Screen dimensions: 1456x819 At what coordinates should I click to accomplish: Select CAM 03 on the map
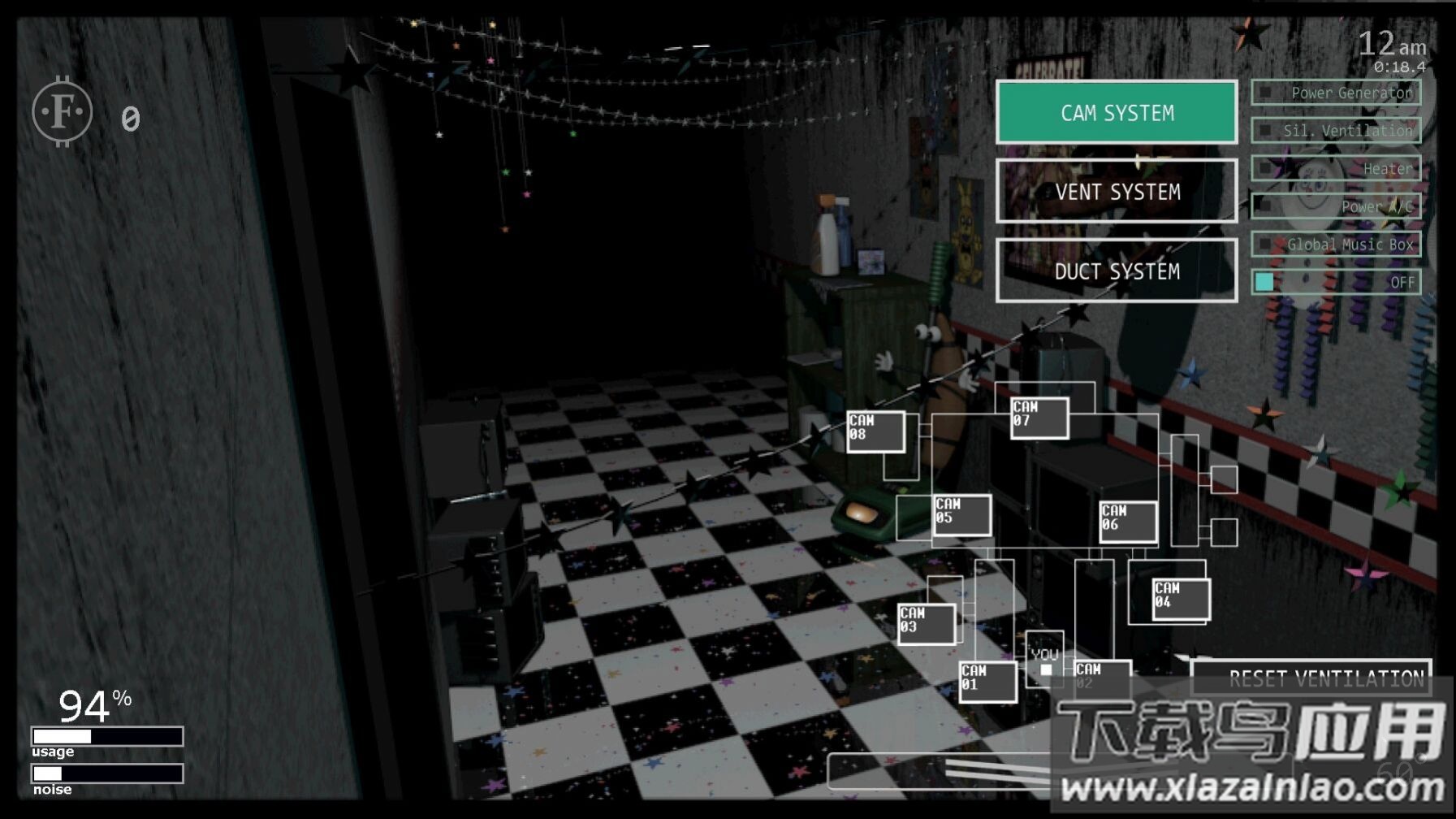point(926,623)
